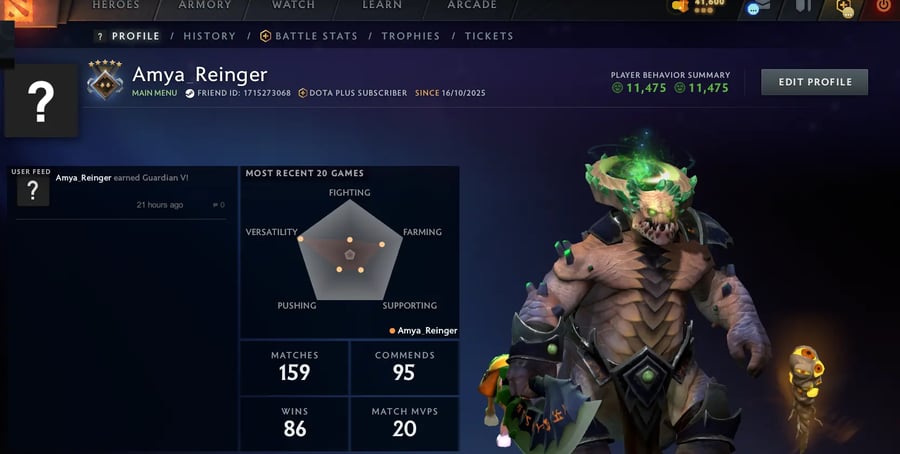Open the Heroes menu

tap(116, 5)
